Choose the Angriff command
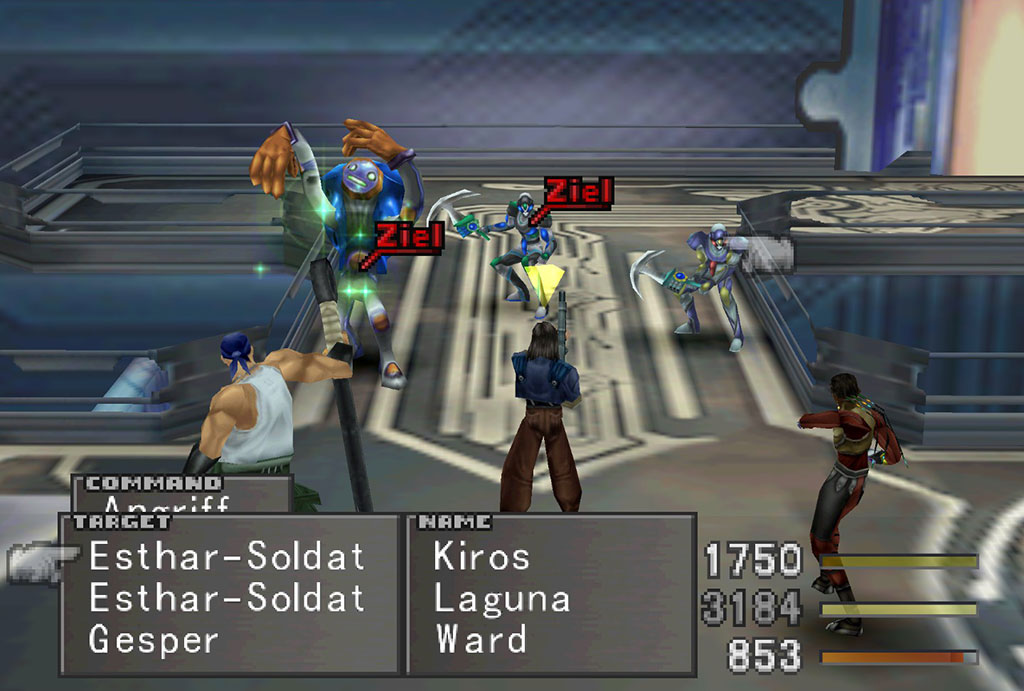The width and height of the screenshot is (1024, 691). point(166,505)
